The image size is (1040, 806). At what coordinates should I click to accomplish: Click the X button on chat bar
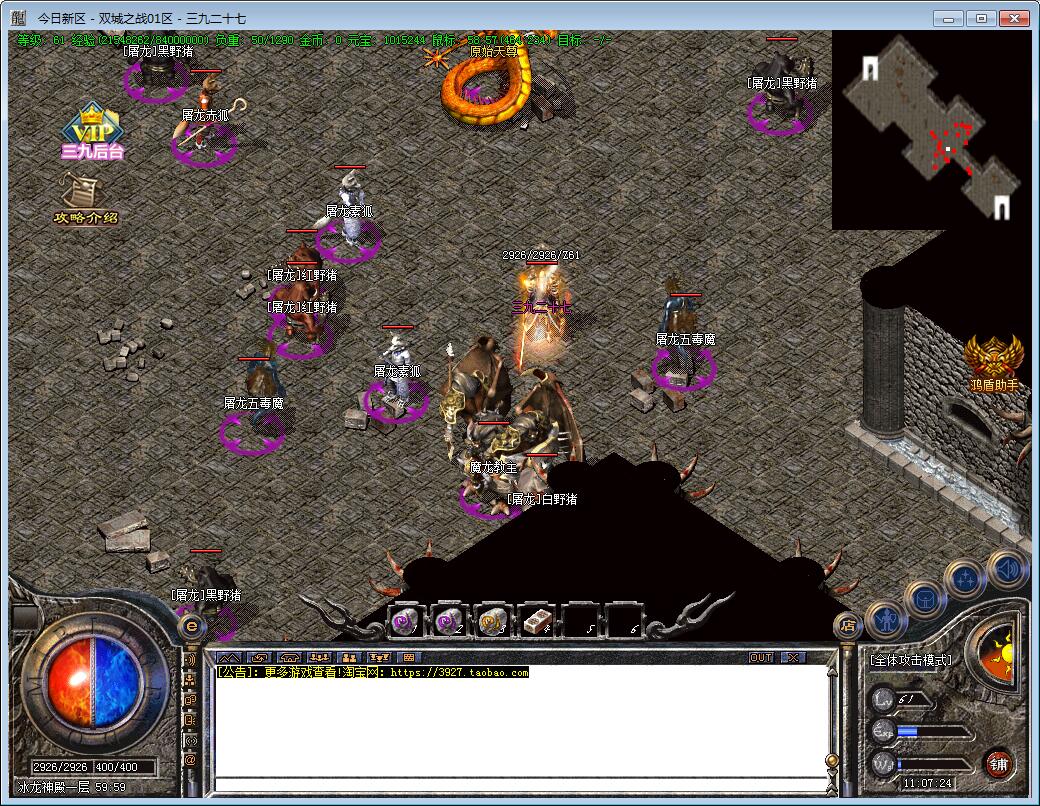tap(792, 657)
